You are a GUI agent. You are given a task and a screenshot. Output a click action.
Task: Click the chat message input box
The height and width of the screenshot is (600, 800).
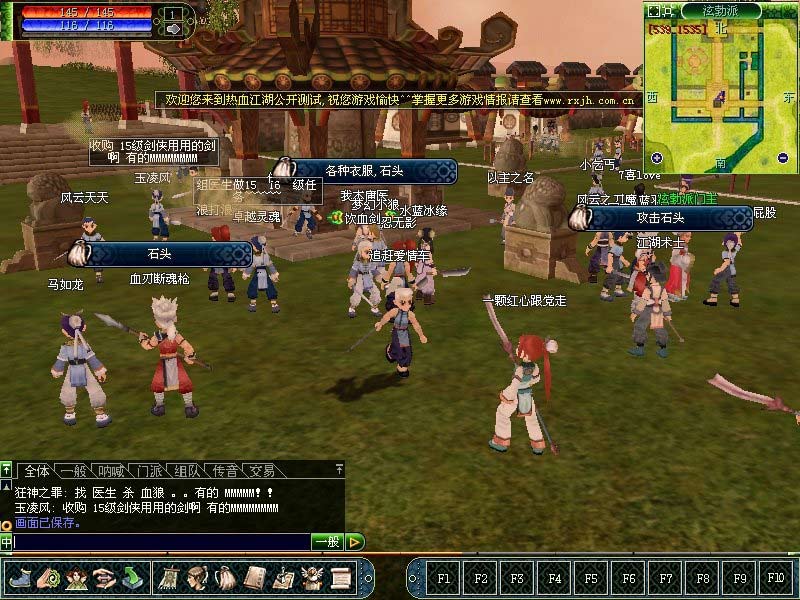pos(160,542)
